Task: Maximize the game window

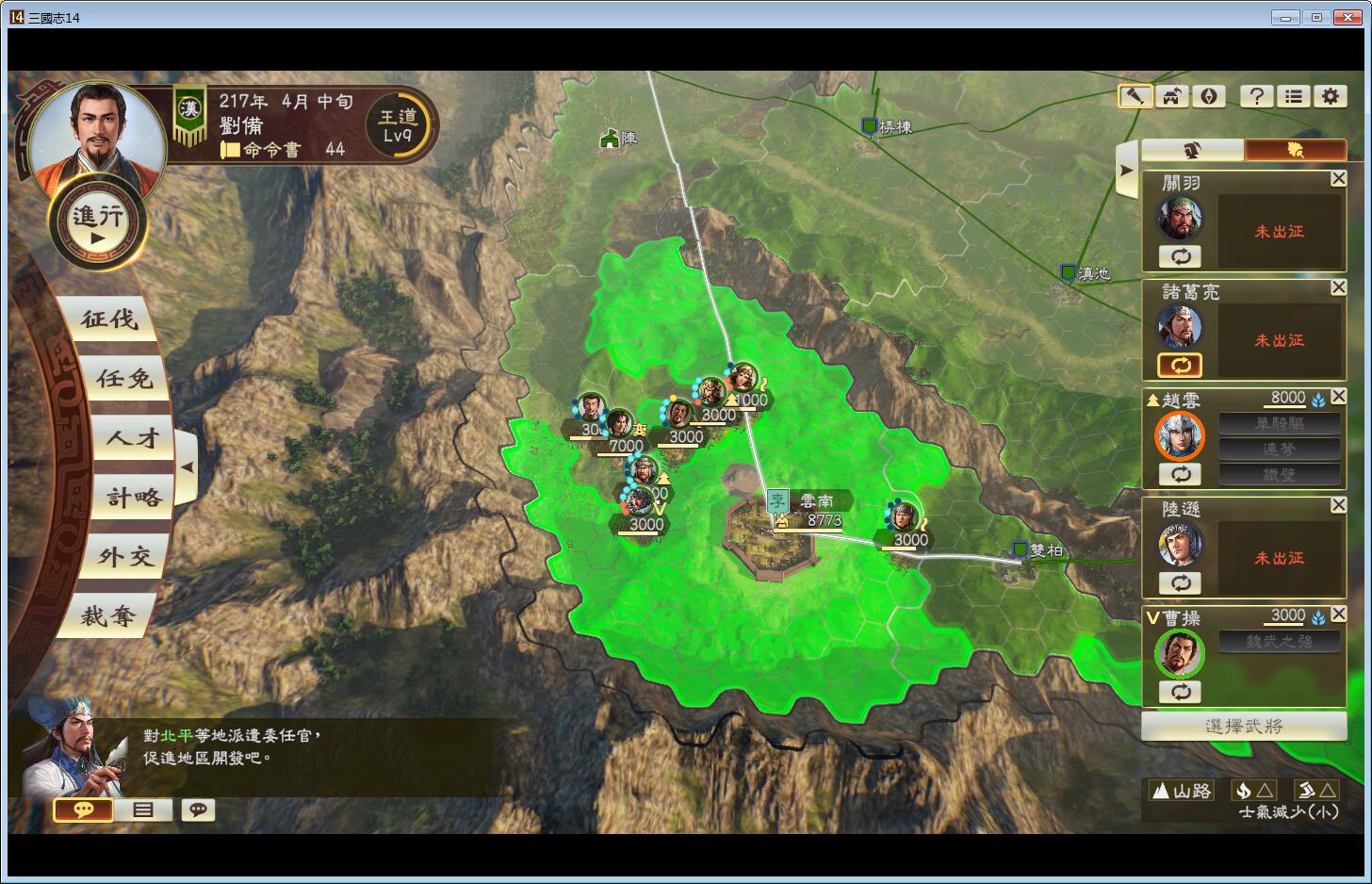Action: [1316, 17]
